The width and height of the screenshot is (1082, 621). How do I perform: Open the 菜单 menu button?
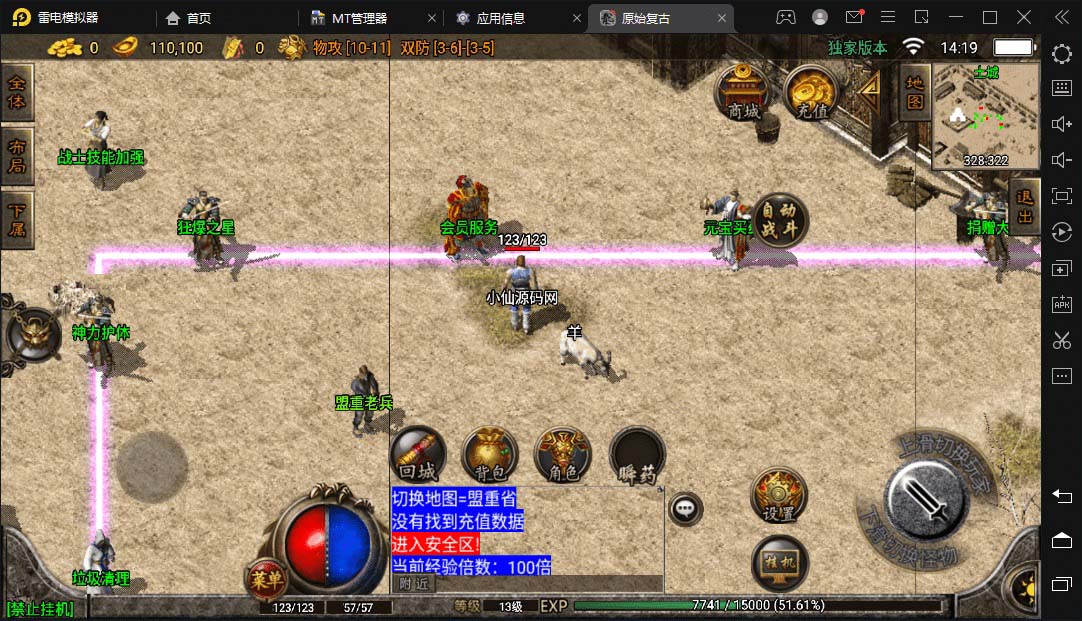(267, 578)
